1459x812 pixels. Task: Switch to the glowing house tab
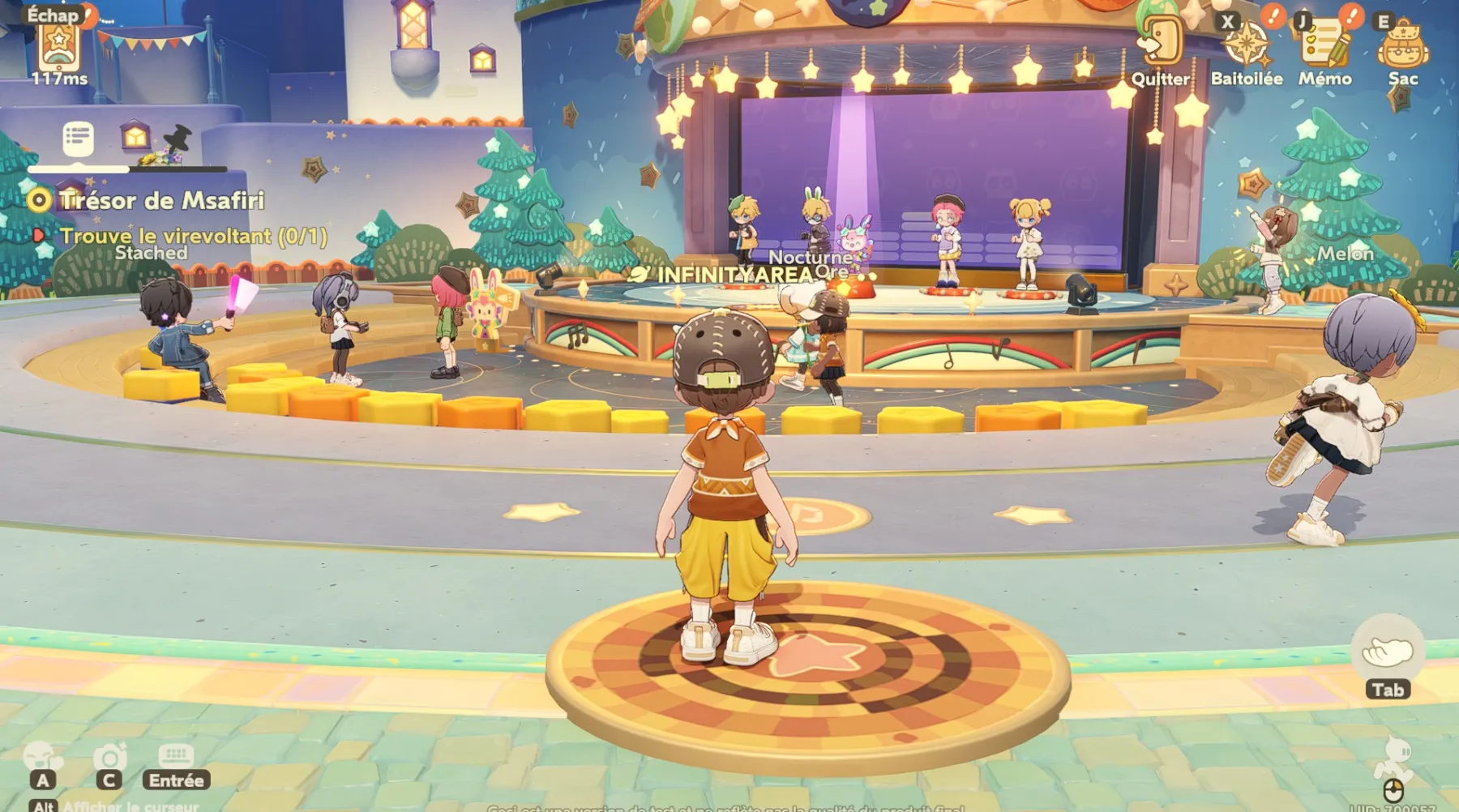click(135, 136)
